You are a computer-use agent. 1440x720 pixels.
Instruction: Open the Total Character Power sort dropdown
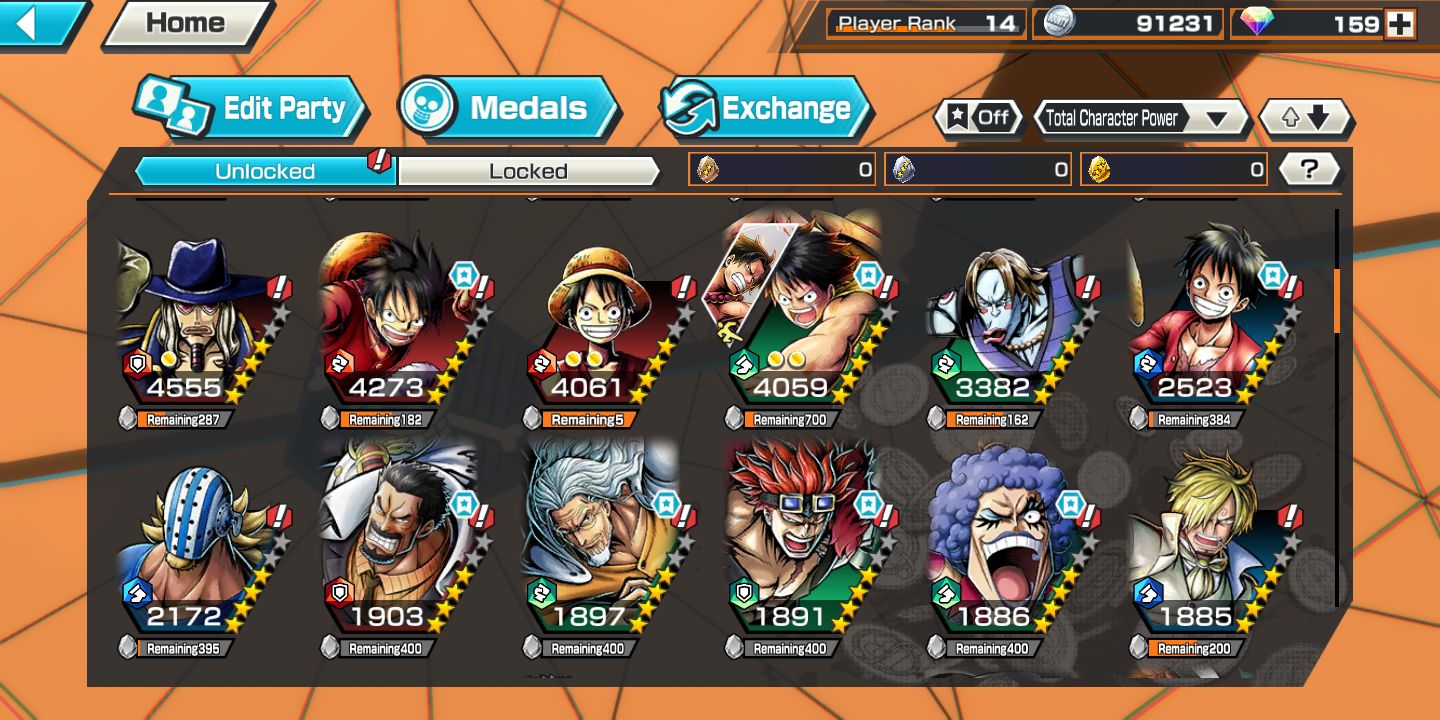click(1140, 118)
